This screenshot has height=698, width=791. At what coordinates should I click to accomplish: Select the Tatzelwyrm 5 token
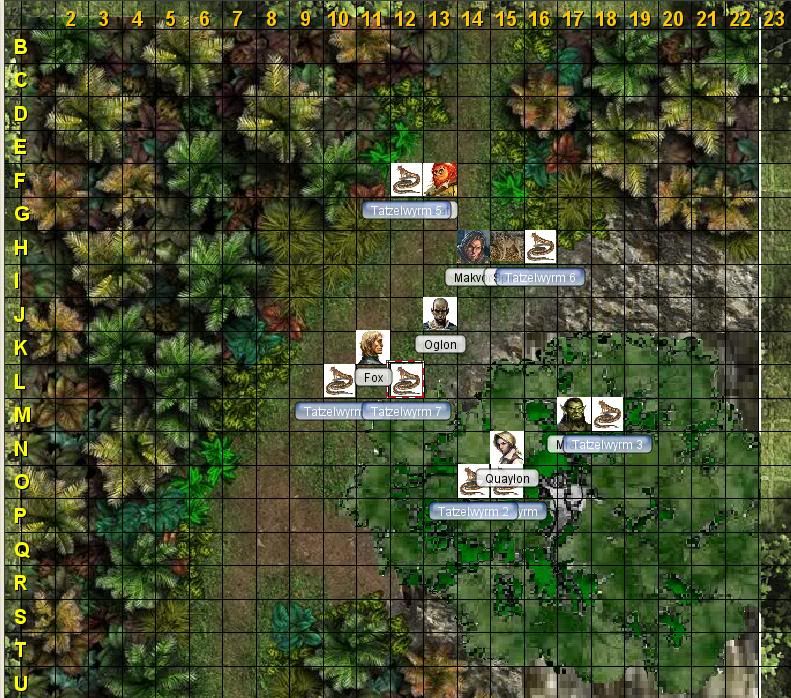[406, 179]
